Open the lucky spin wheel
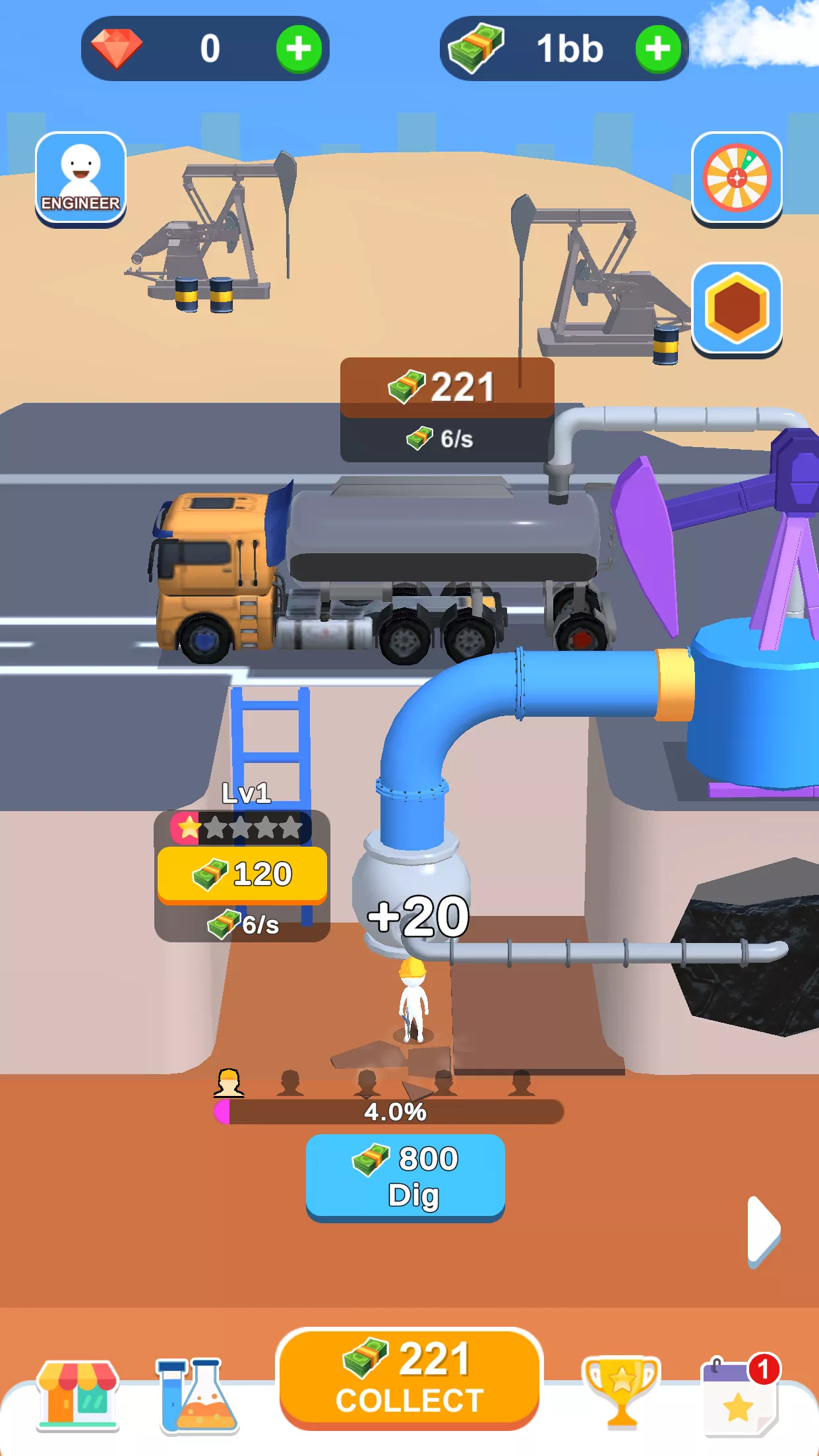 737,178
